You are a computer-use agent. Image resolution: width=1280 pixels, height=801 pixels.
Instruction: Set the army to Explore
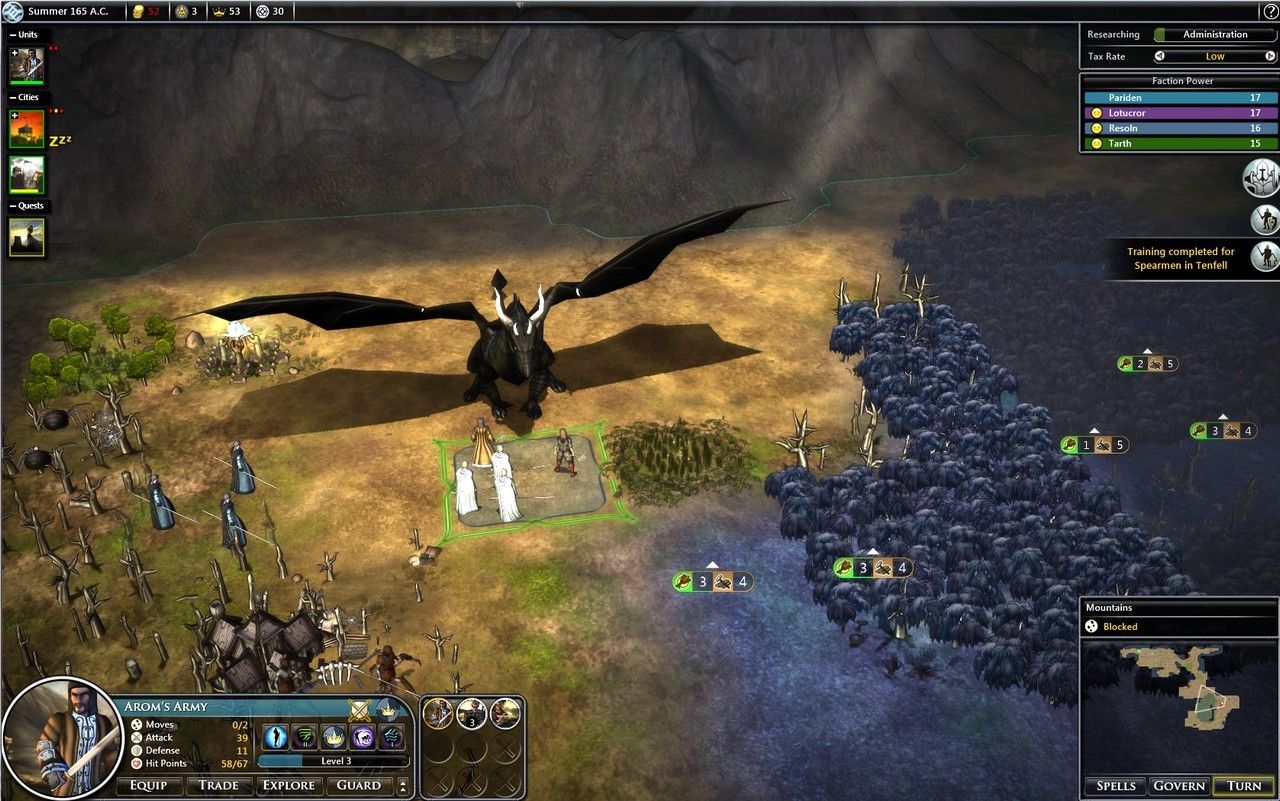click(x=288, y=785)
